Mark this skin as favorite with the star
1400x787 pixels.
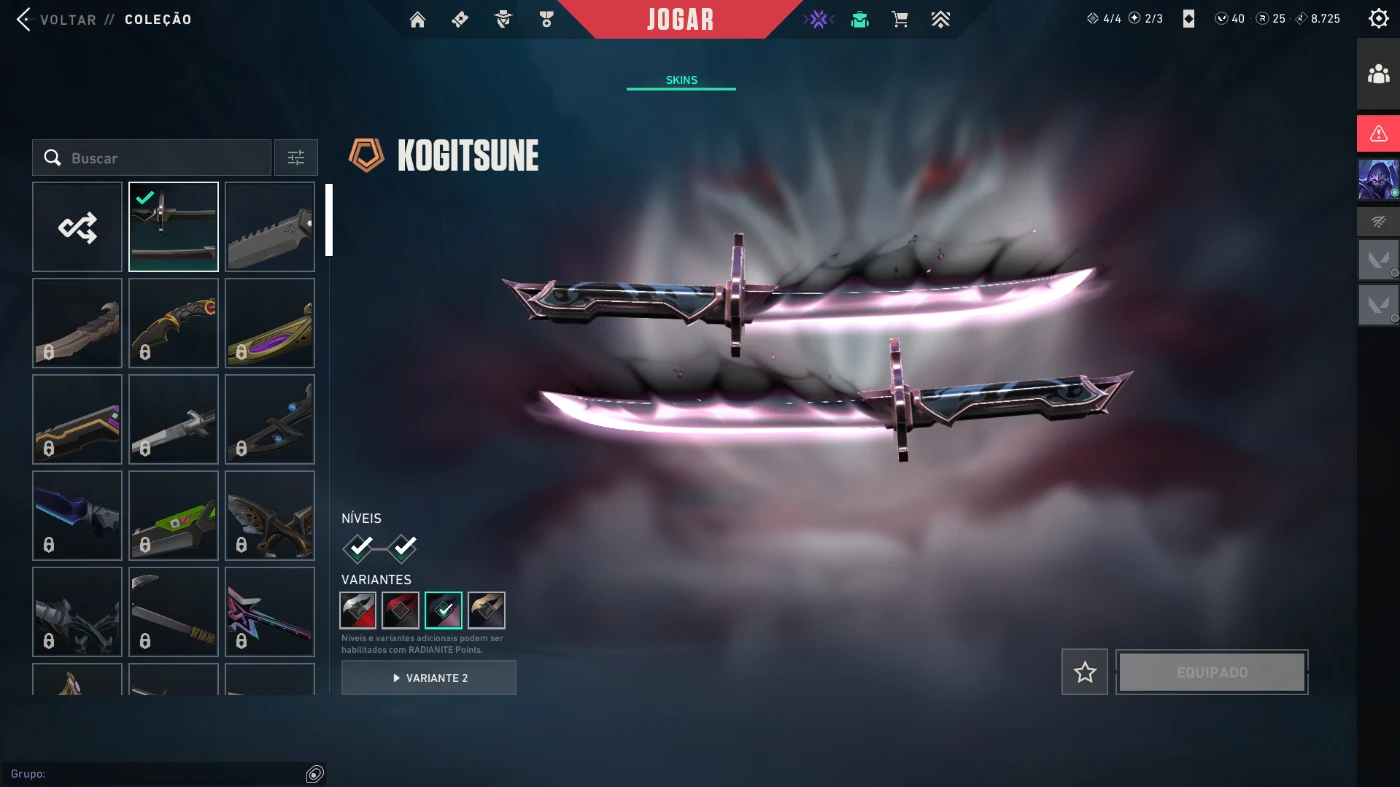(1085, 672)
